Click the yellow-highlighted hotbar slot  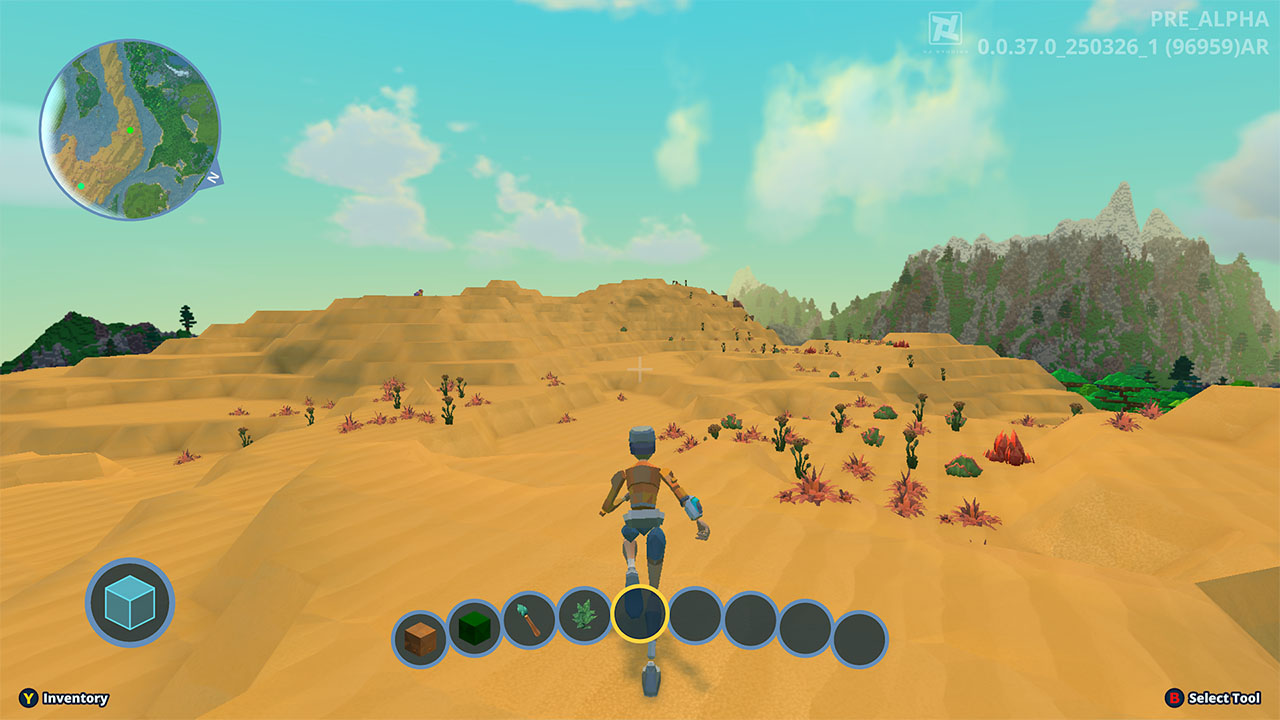point(639,613)
